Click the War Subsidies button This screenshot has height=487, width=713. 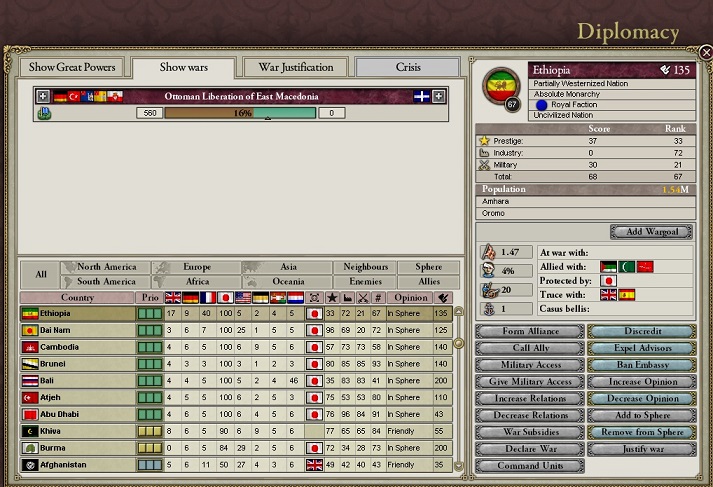(x=528, y=432)
